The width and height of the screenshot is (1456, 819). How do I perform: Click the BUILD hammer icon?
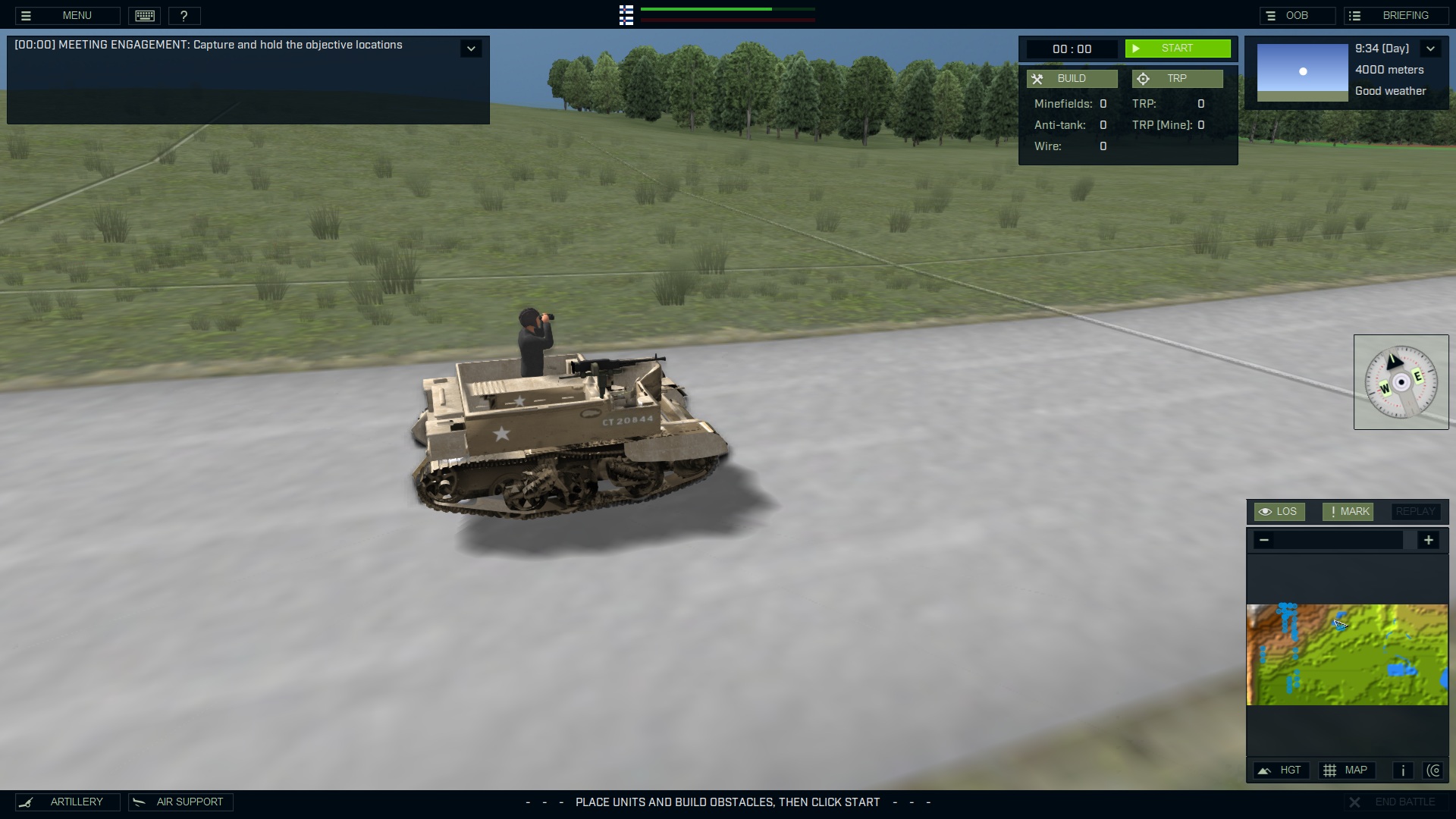coord(1040,78)
